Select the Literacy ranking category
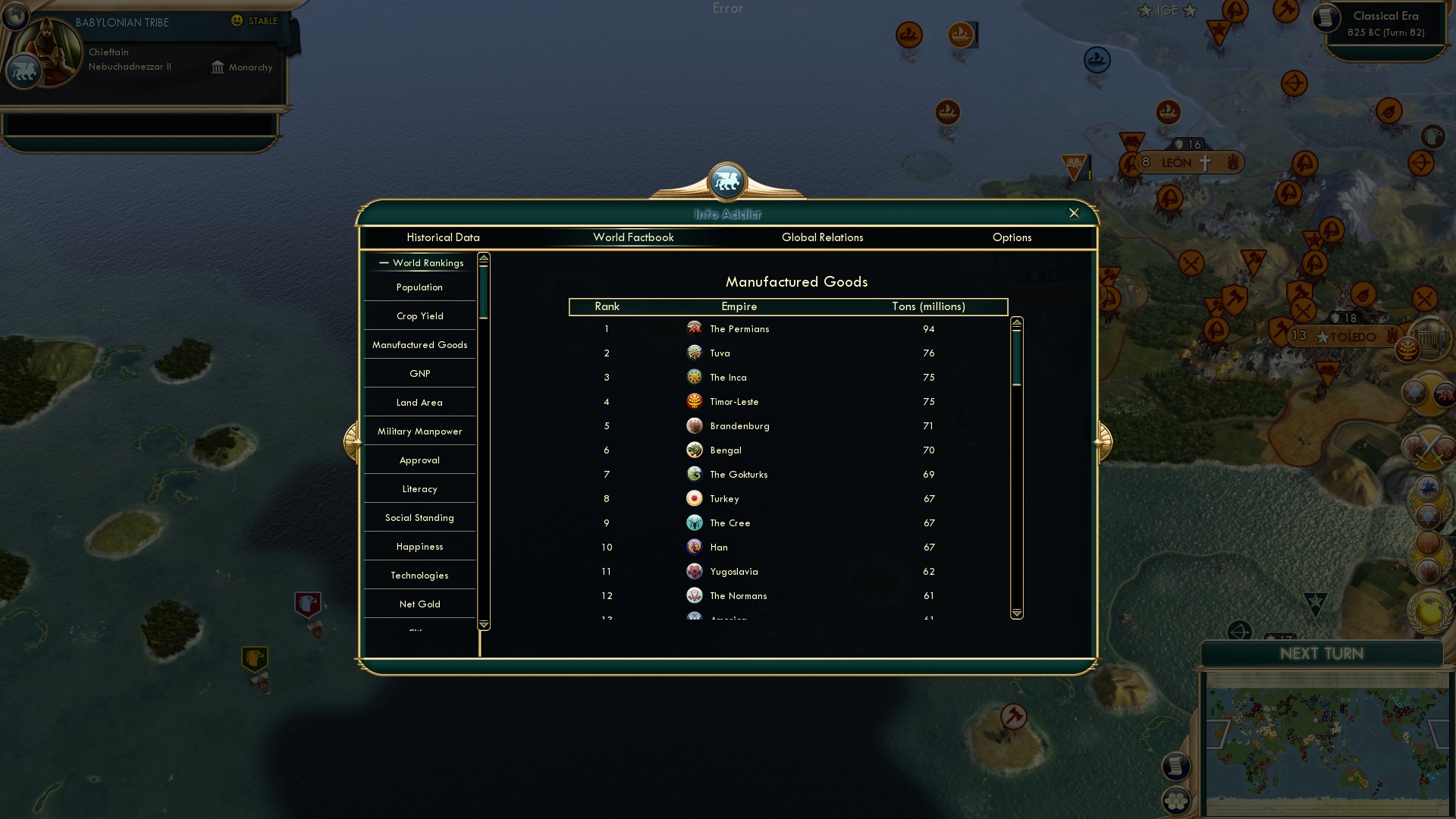This screenshot has width=1456, height=819. click(x=419, y=488)
